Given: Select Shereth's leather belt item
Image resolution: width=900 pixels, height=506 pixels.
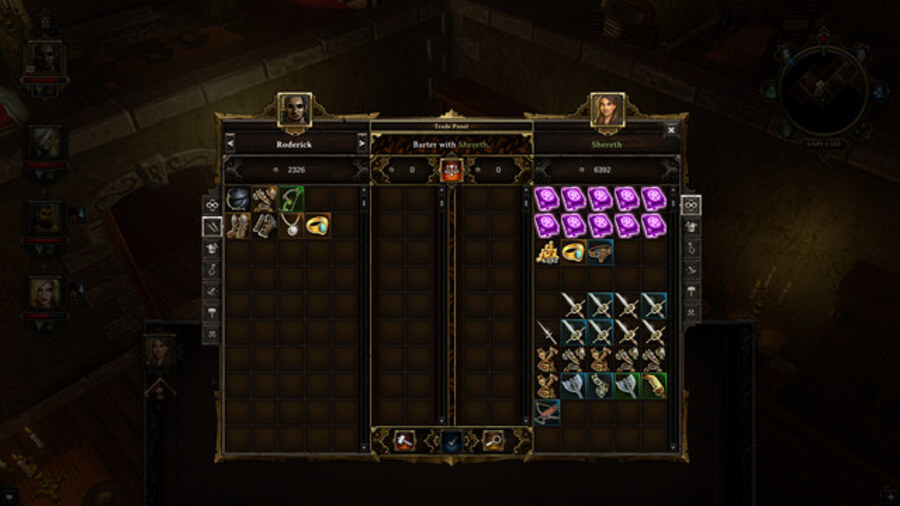Looking at the screenshot, I should coord(600,251).
